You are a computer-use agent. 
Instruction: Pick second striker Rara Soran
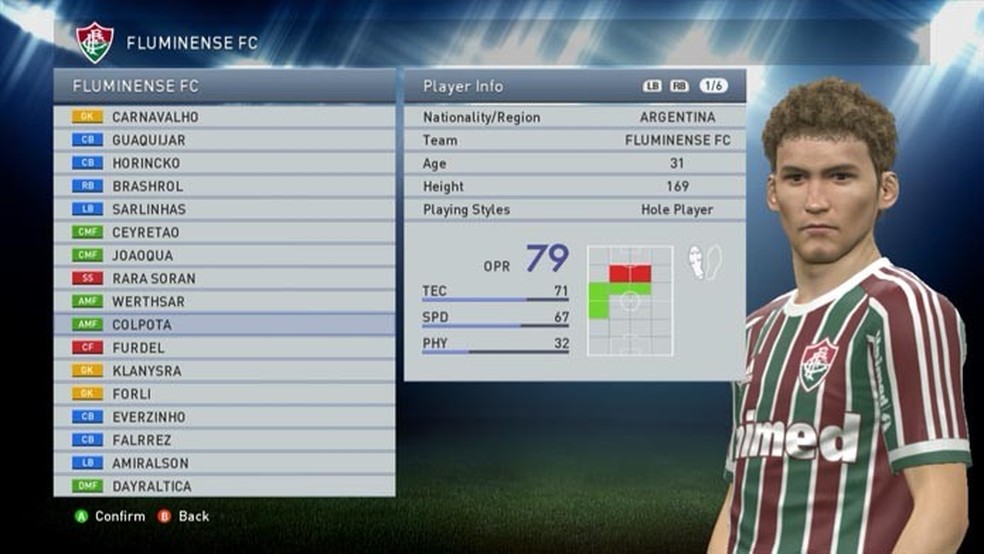224,278
